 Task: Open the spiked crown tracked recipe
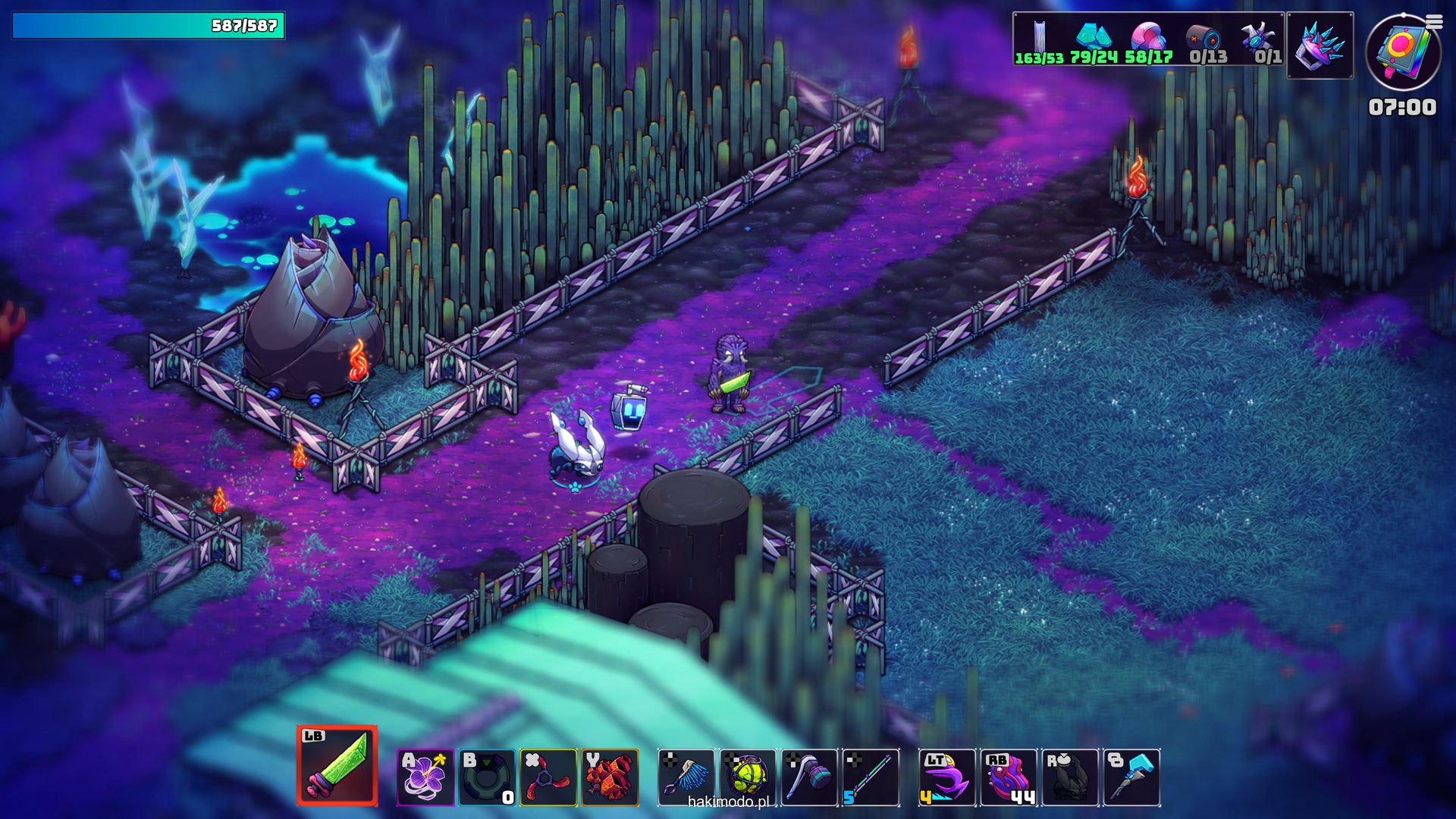pos(1319,45)
